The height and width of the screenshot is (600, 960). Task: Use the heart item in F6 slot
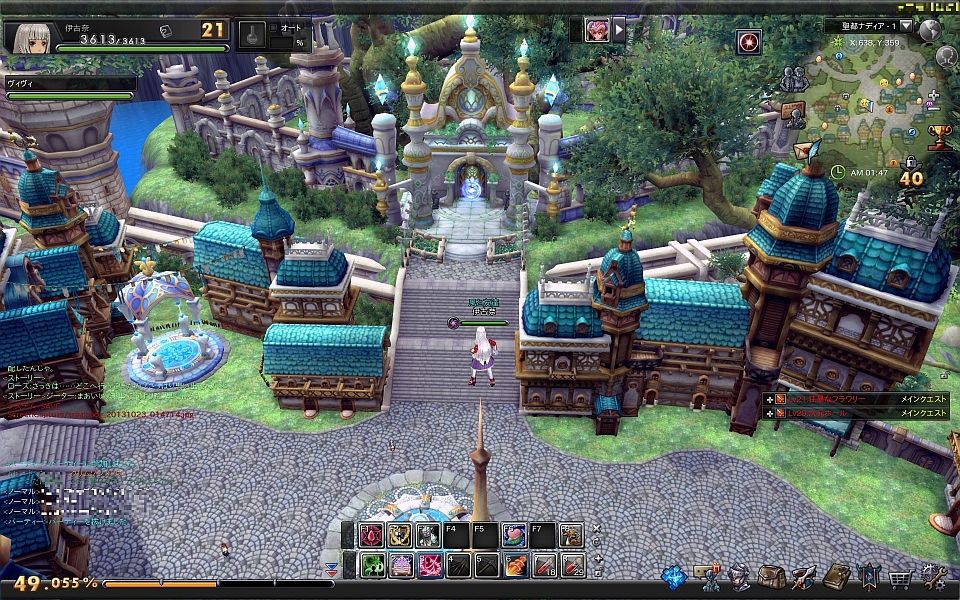(x=516, y=535)
